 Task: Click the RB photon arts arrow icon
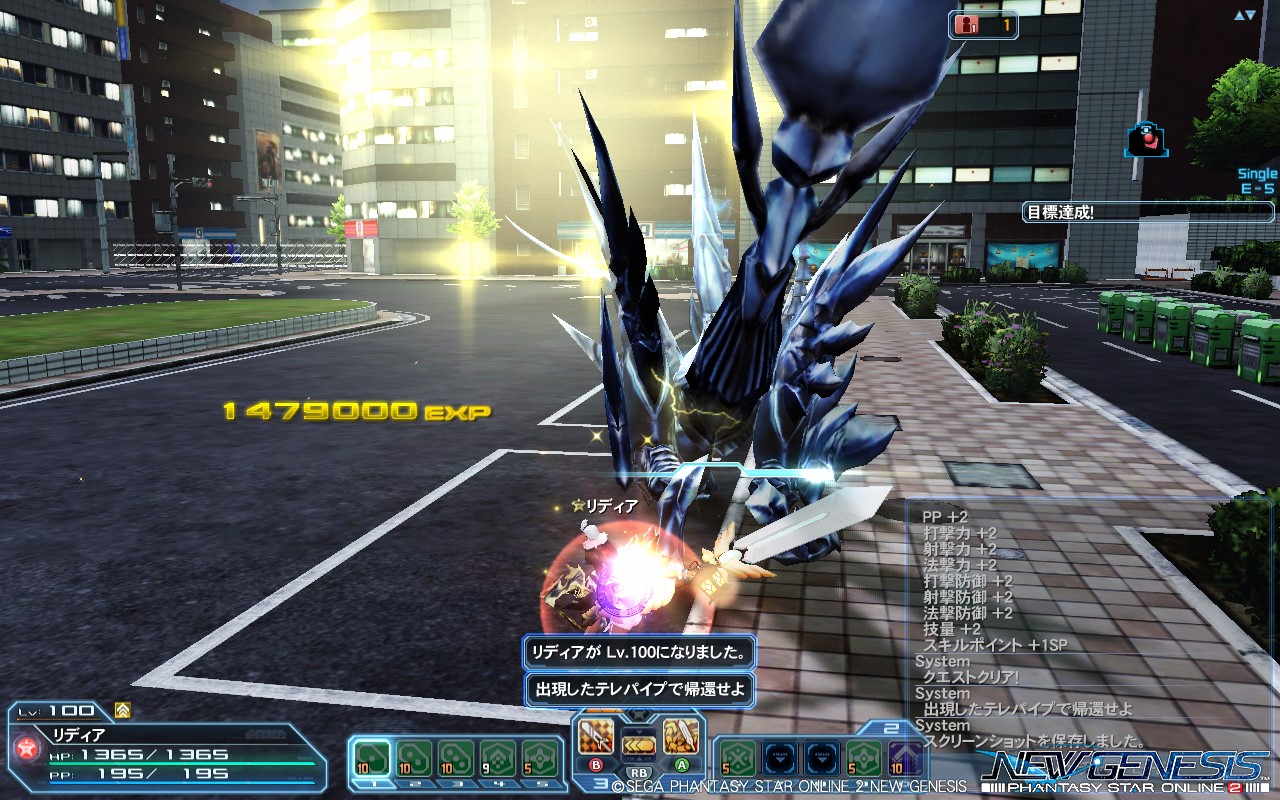coord(637,745)
